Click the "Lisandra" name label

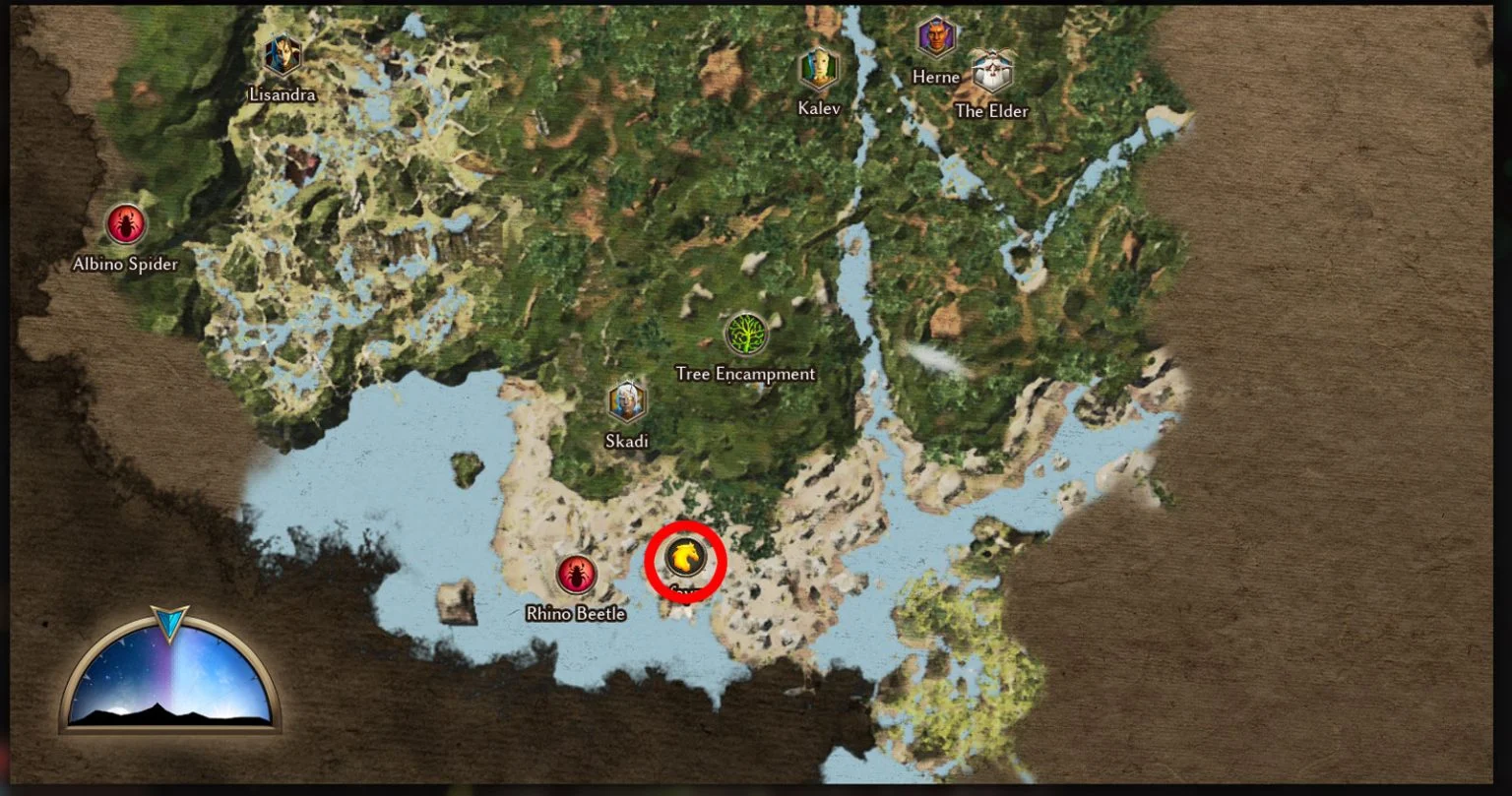click(x=282, y=95)
